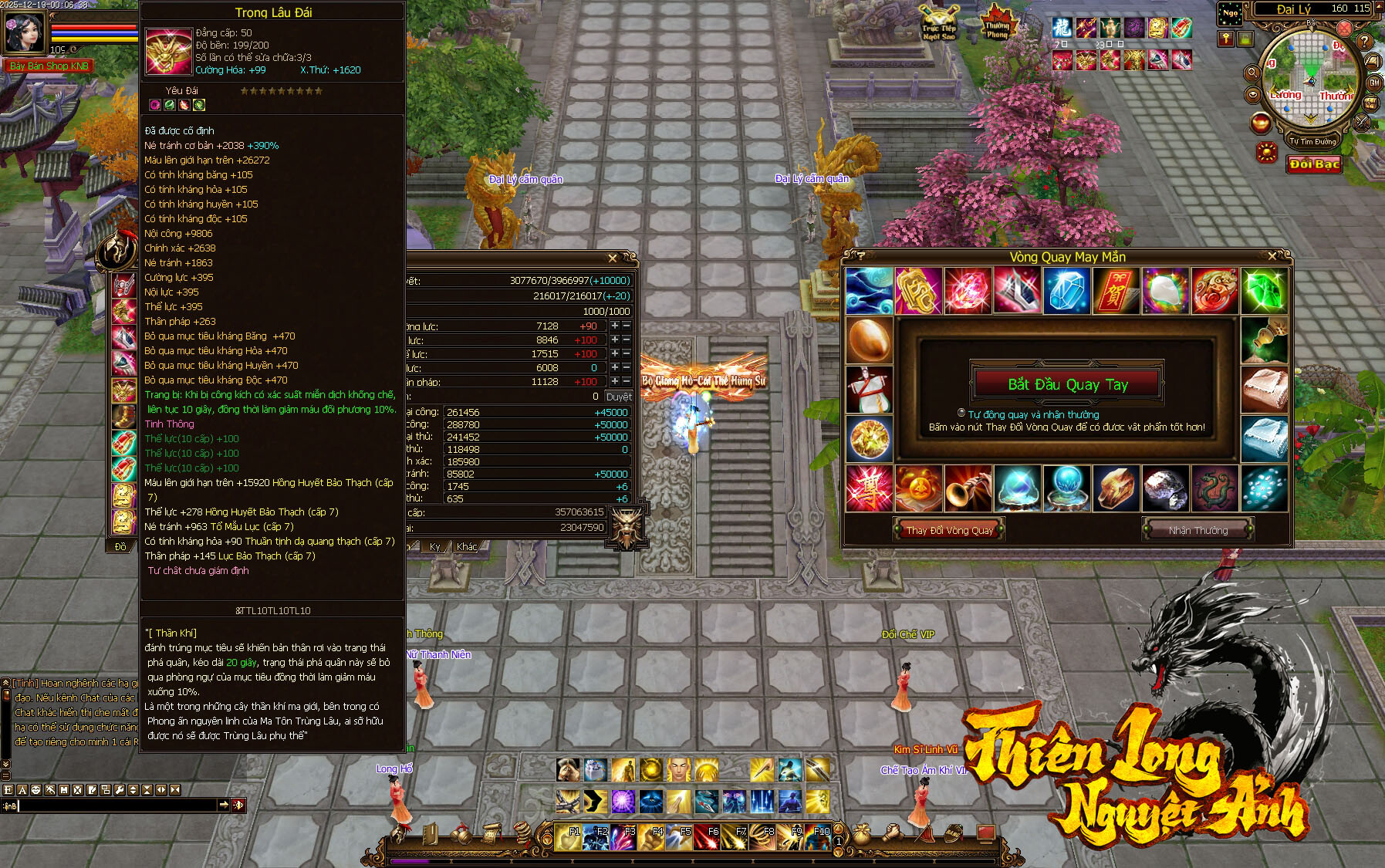Screen dimensions: 1385x868
Task: Click the Thay Đổi Vòng Quay button
Action: [x=949, y=530]
